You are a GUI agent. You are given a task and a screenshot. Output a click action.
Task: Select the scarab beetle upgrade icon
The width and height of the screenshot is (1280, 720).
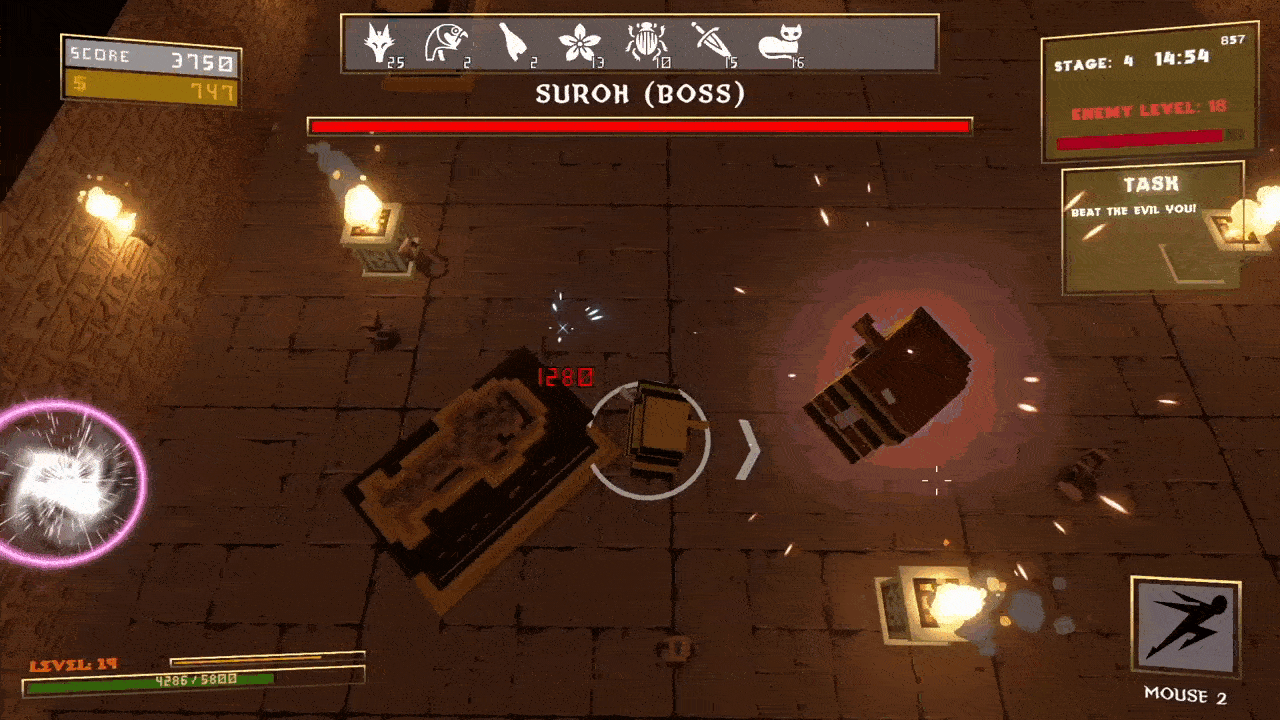[x=644, y=43]
